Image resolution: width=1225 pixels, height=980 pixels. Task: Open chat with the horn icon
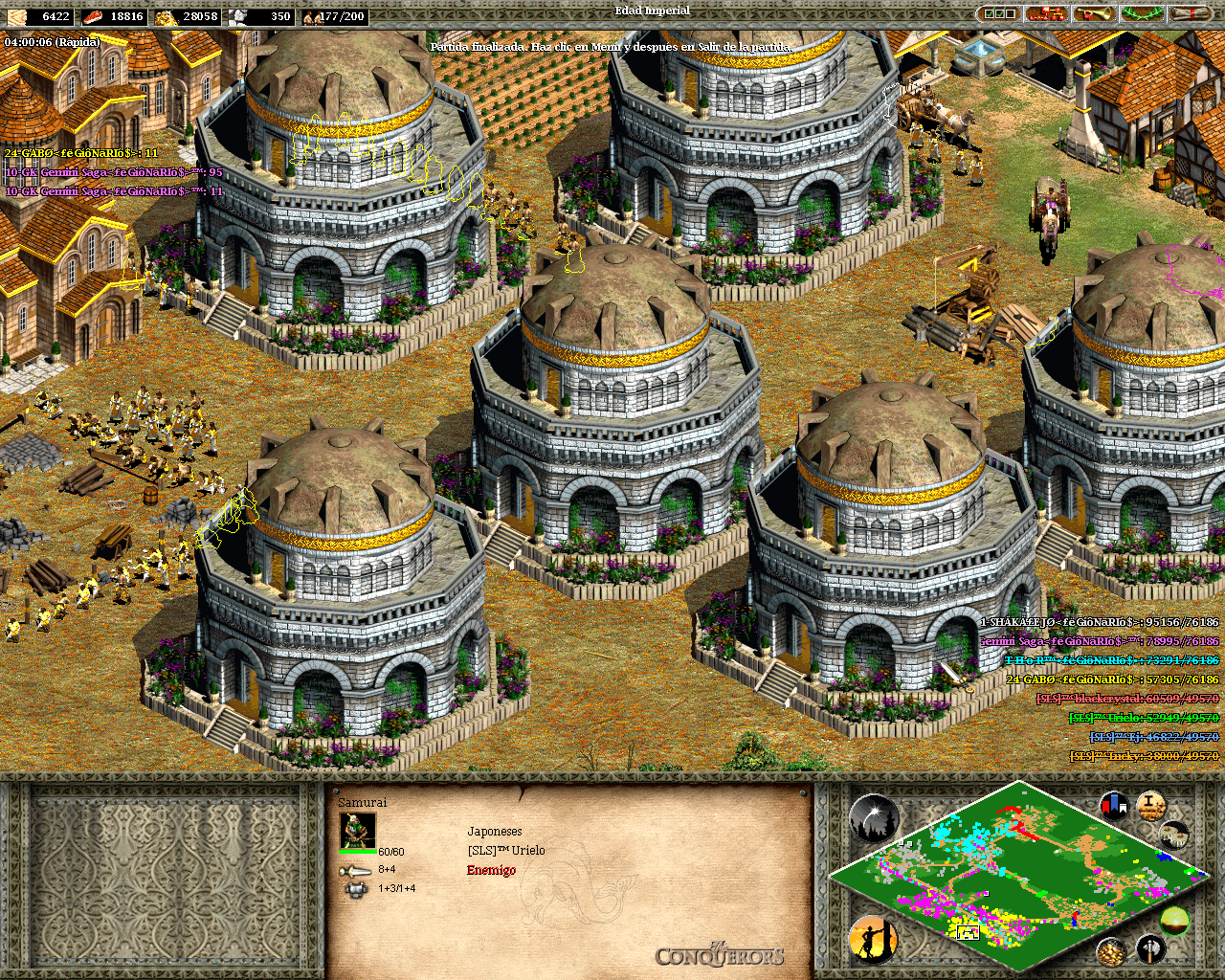pyautogui.click(x=1094, y=14)
